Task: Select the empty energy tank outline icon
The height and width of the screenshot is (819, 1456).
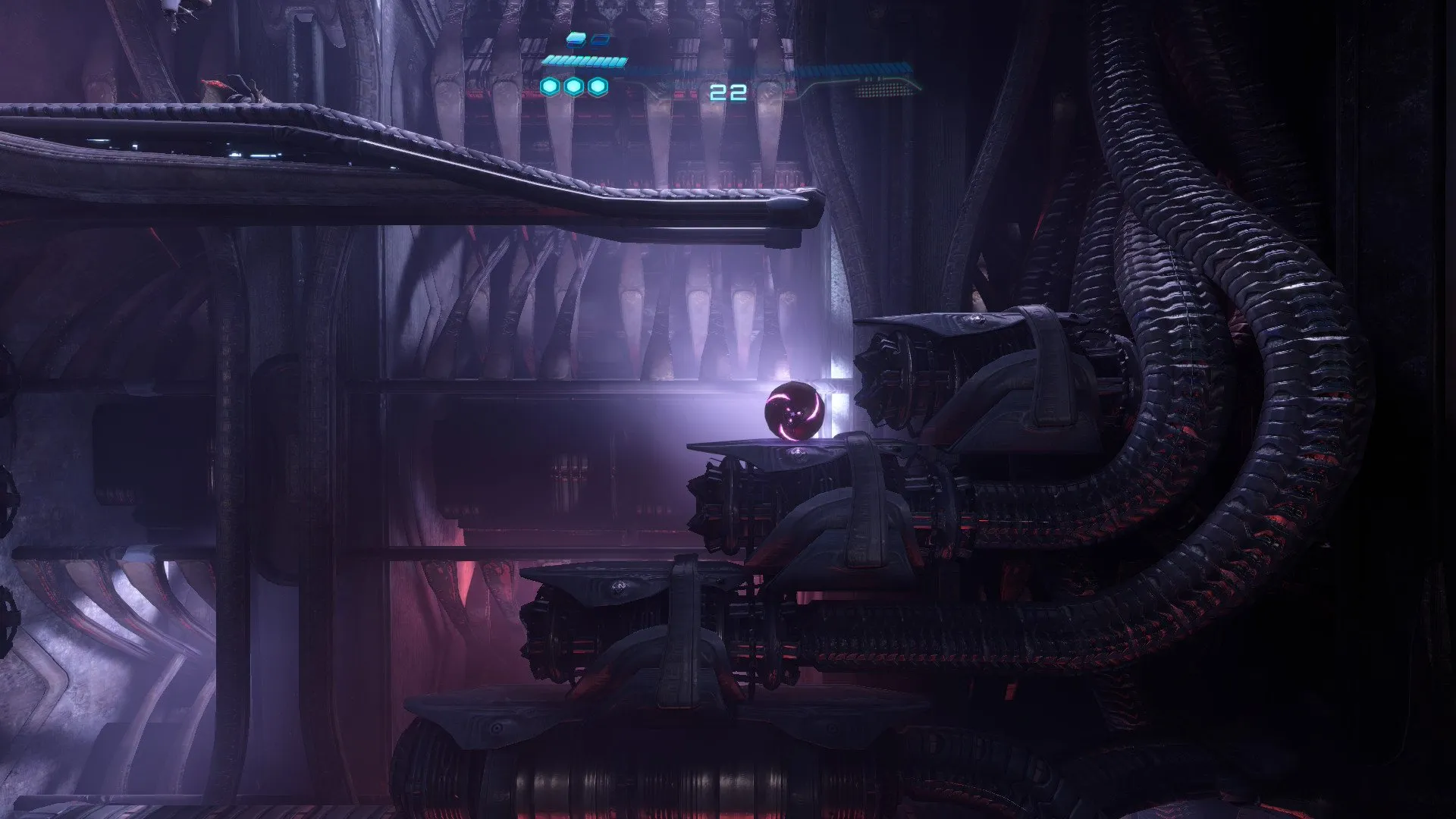Action: (x=601, y=39)
